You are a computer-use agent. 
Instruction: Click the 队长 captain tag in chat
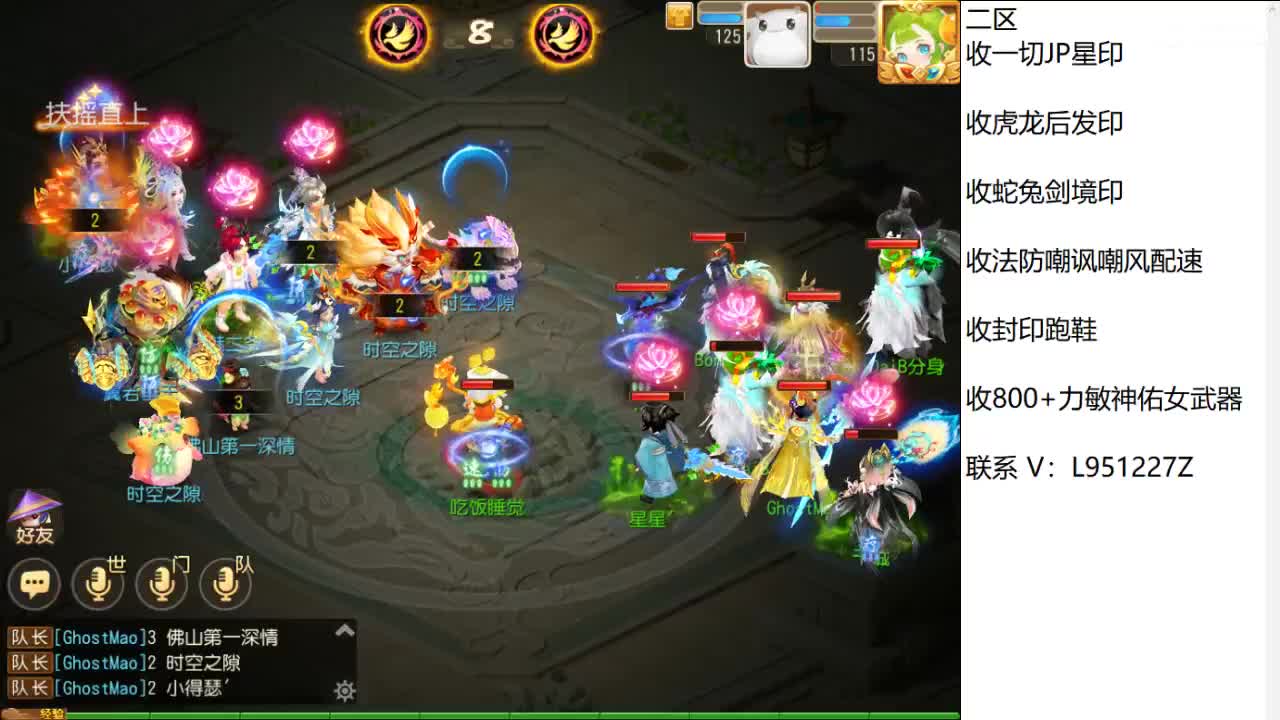[x=31, y=637]
